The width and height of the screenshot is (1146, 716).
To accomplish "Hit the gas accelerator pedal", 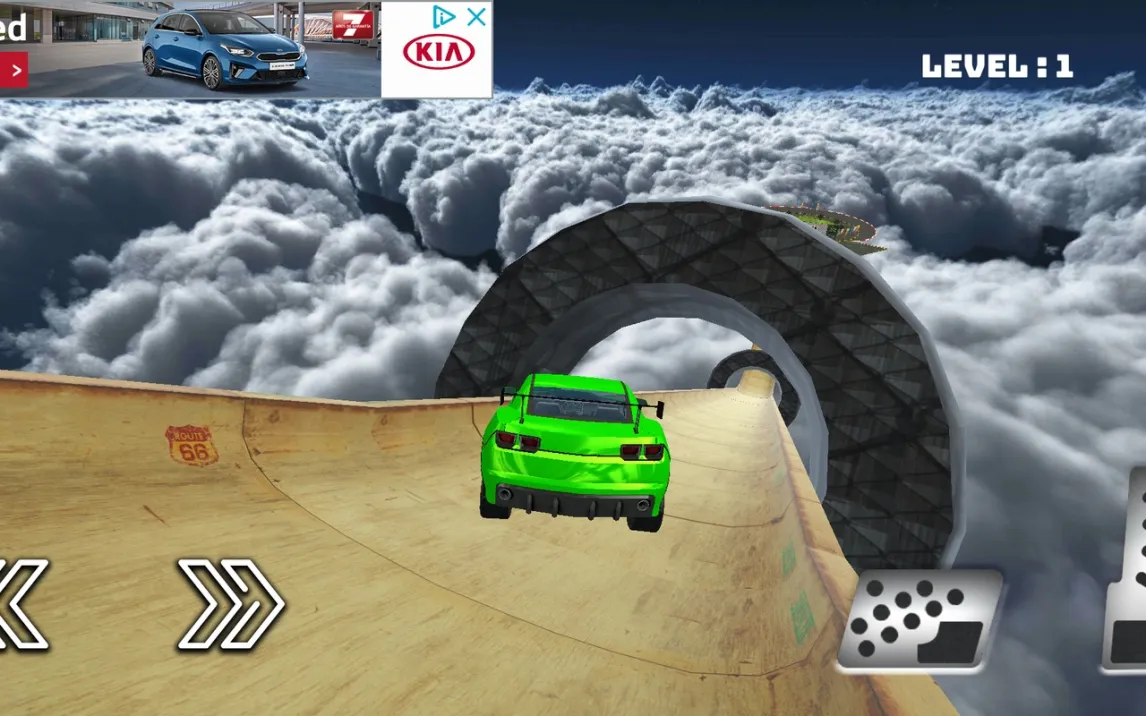I will (x=1127, y=580).
